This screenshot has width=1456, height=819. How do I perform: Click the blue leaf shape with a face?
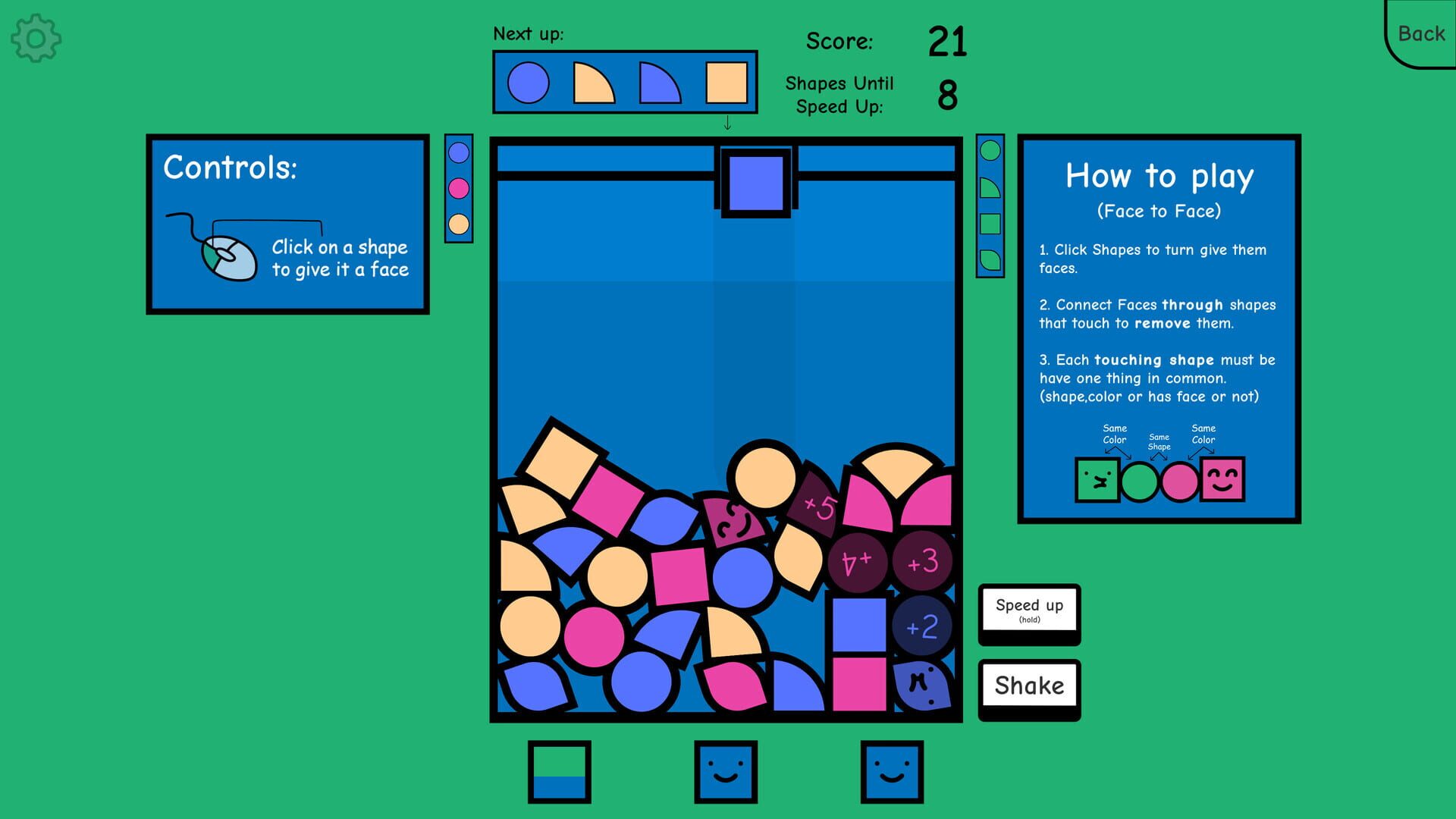tap(920, 686)
